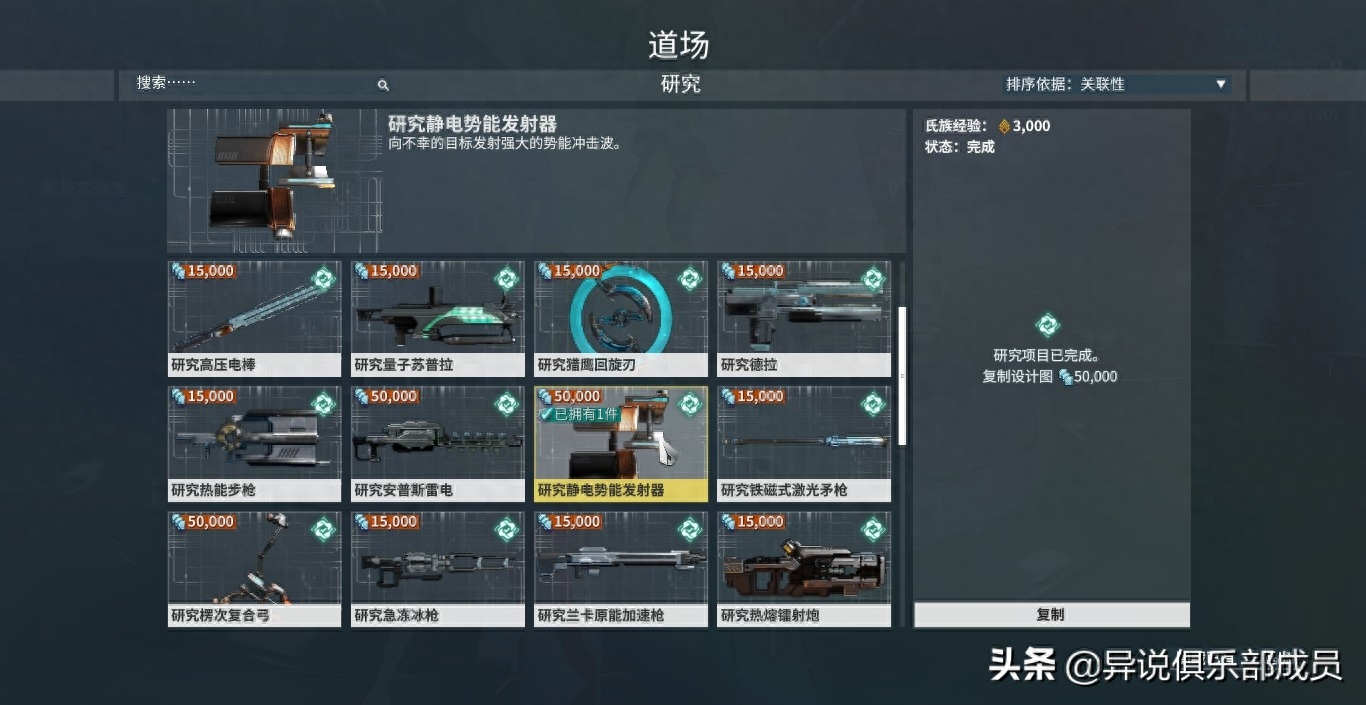This screenshot has width=1366, height=705.
Task: Click the 复制 replicate button
Action: [x=1051, y=615]
